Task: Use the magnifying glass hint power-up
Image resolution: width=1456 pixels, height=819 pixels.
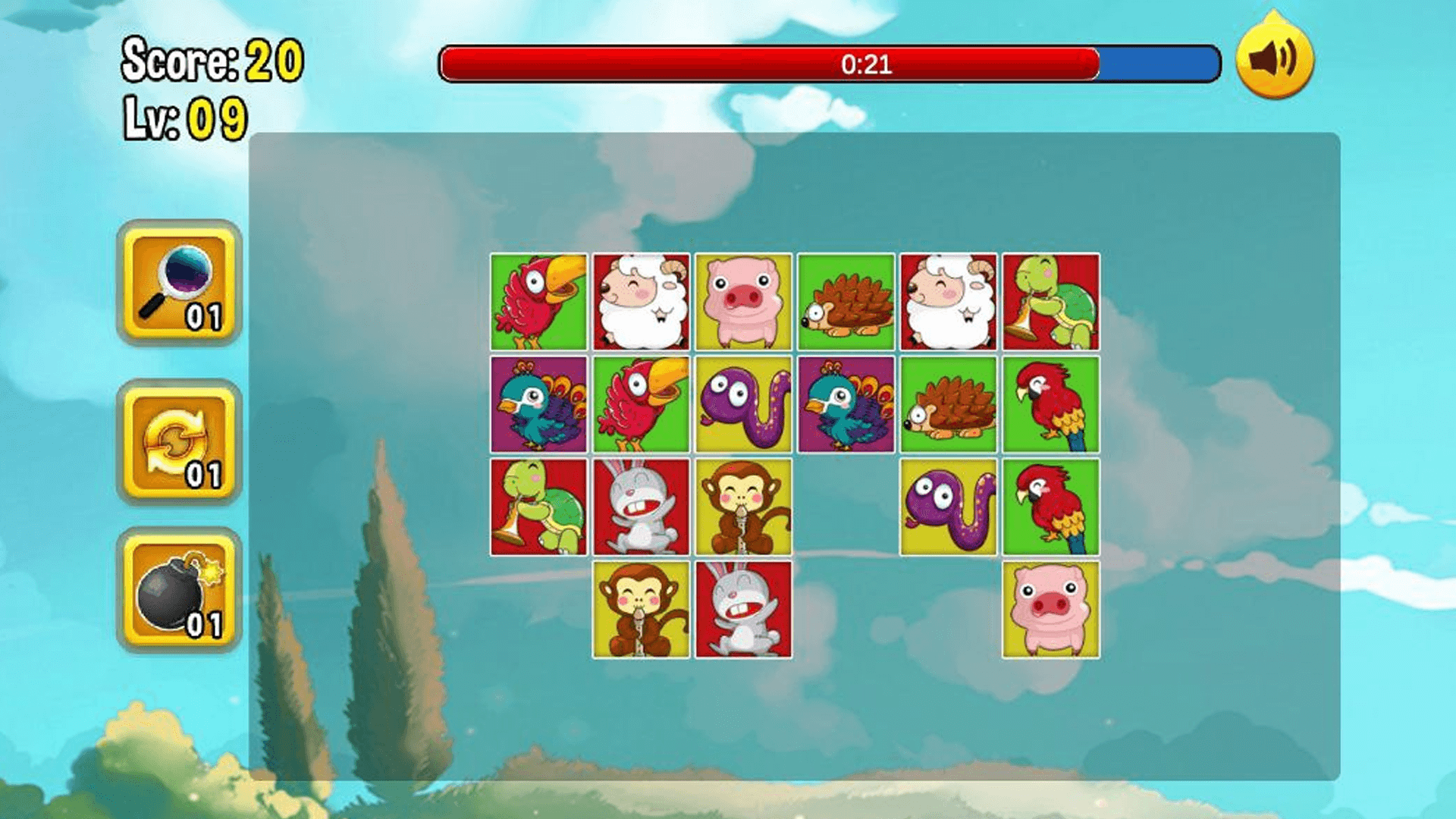Action: tap(179, 284)
